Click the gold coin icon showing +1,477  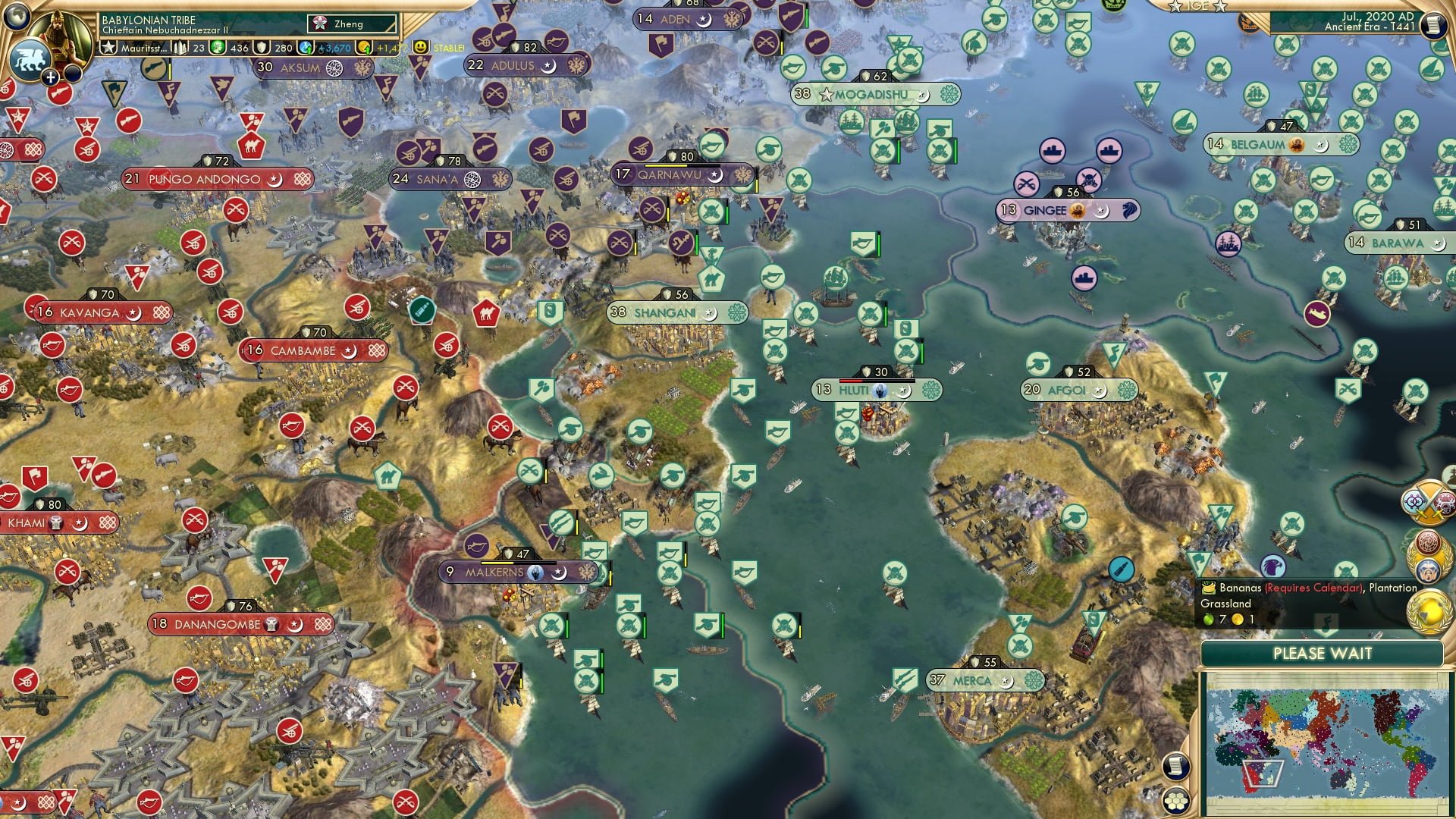365,47
